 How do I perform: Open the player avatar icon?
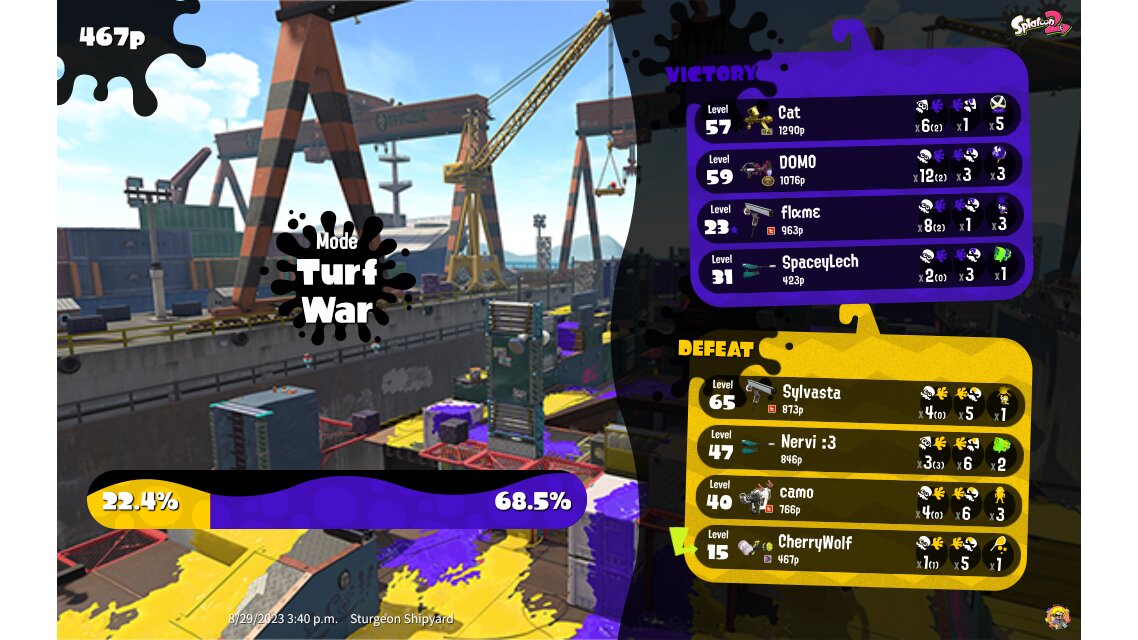(x=1056, y=616)
